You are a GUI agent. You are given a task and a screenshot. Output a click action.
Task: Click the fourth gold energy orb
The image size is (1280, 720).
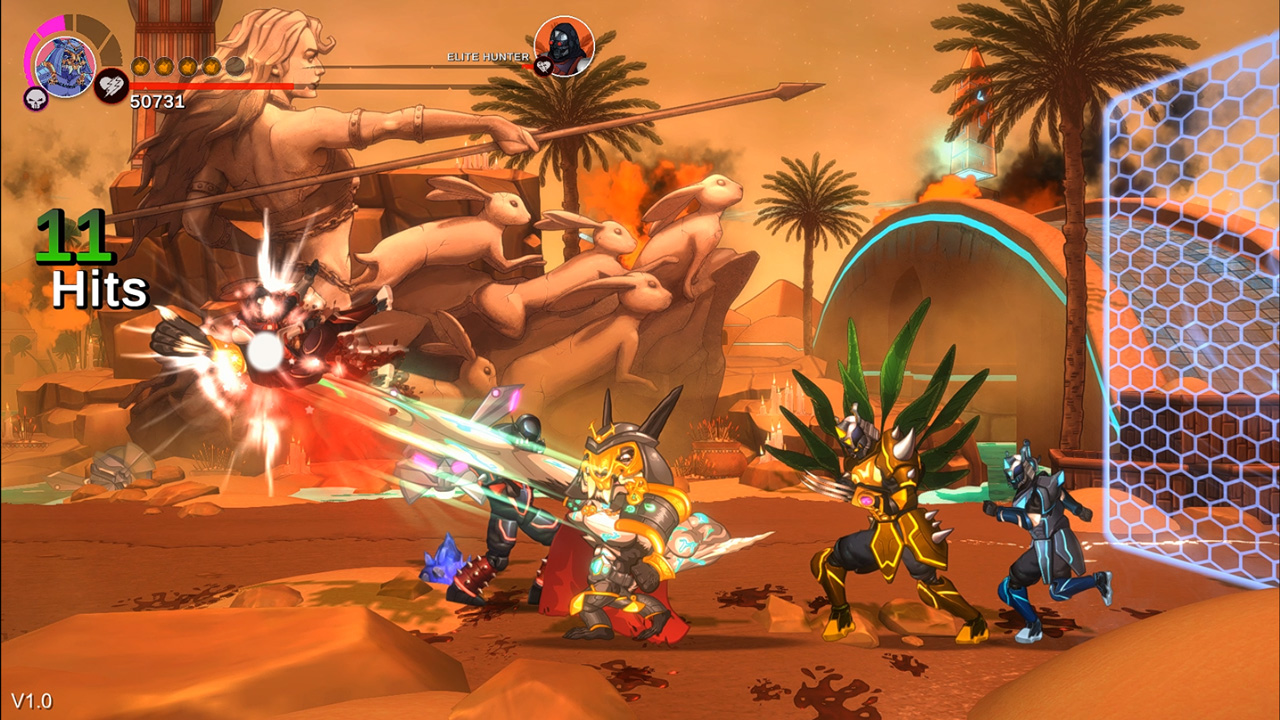coord(212,66)
